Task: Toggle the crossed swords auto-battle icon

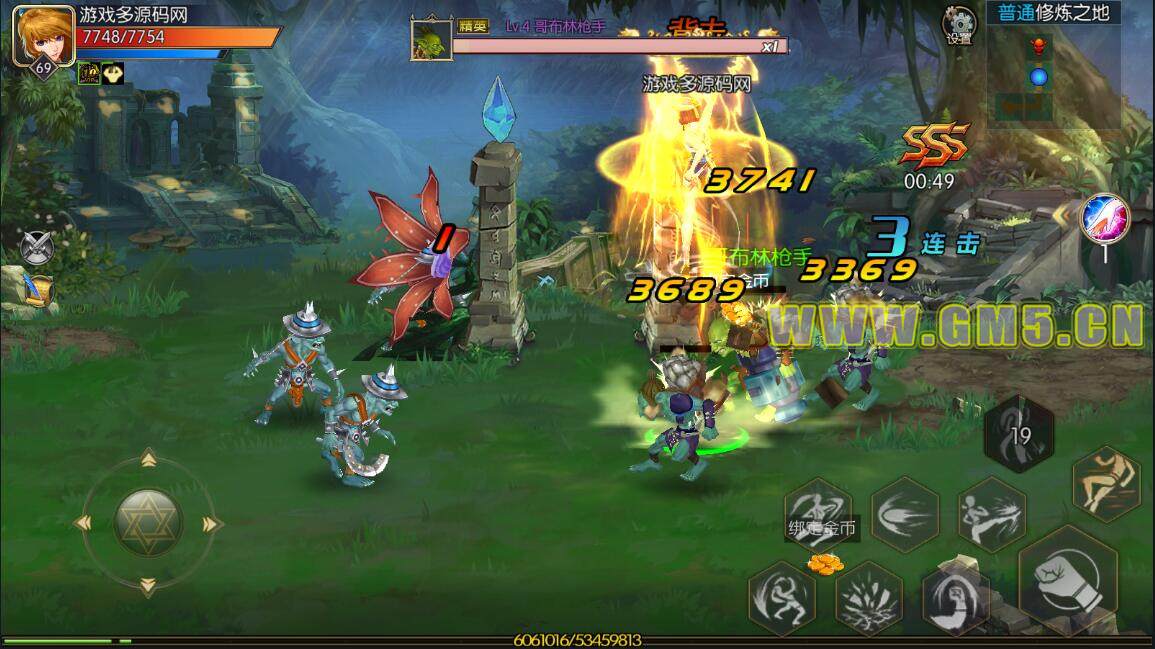Action: [37, 245]
